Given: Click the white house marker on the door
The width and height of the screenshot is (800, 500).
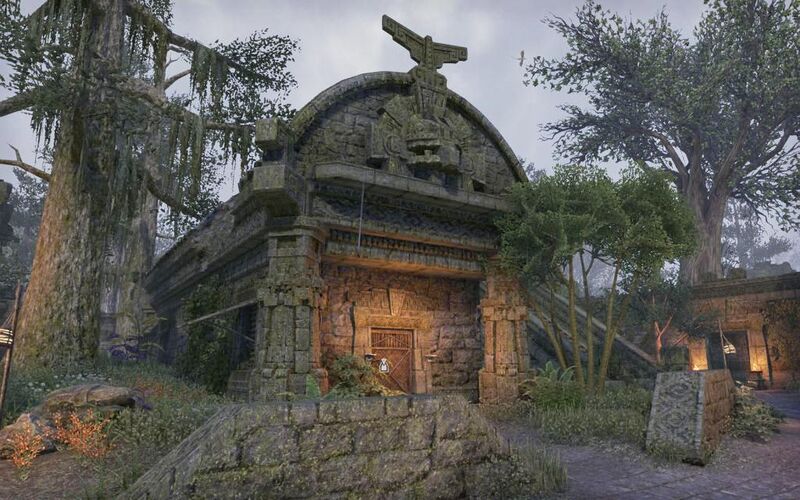Looking at the screenshot, I should point(383,366).
